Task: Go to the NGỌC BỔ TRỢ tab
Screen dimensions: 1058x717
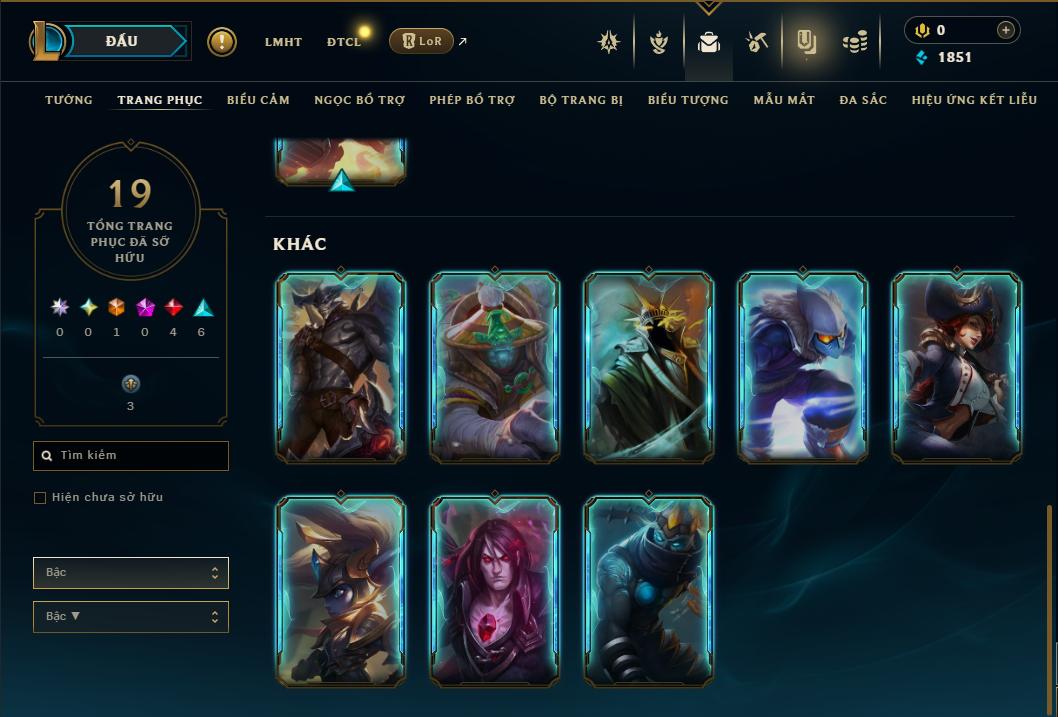Action: pos(359,100)
